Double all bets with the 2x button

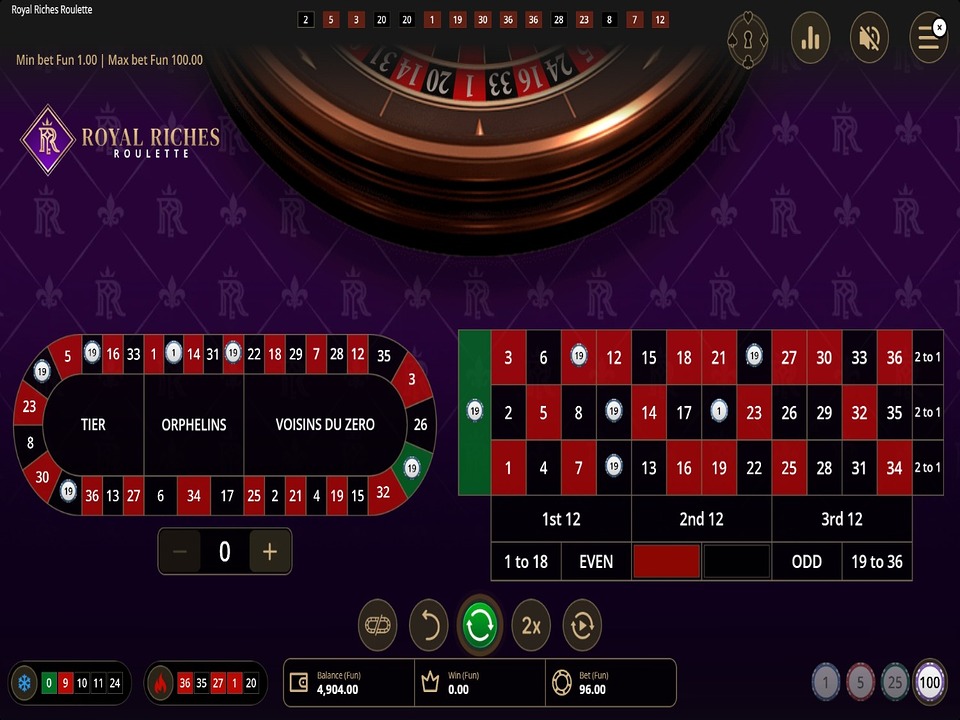531,625
